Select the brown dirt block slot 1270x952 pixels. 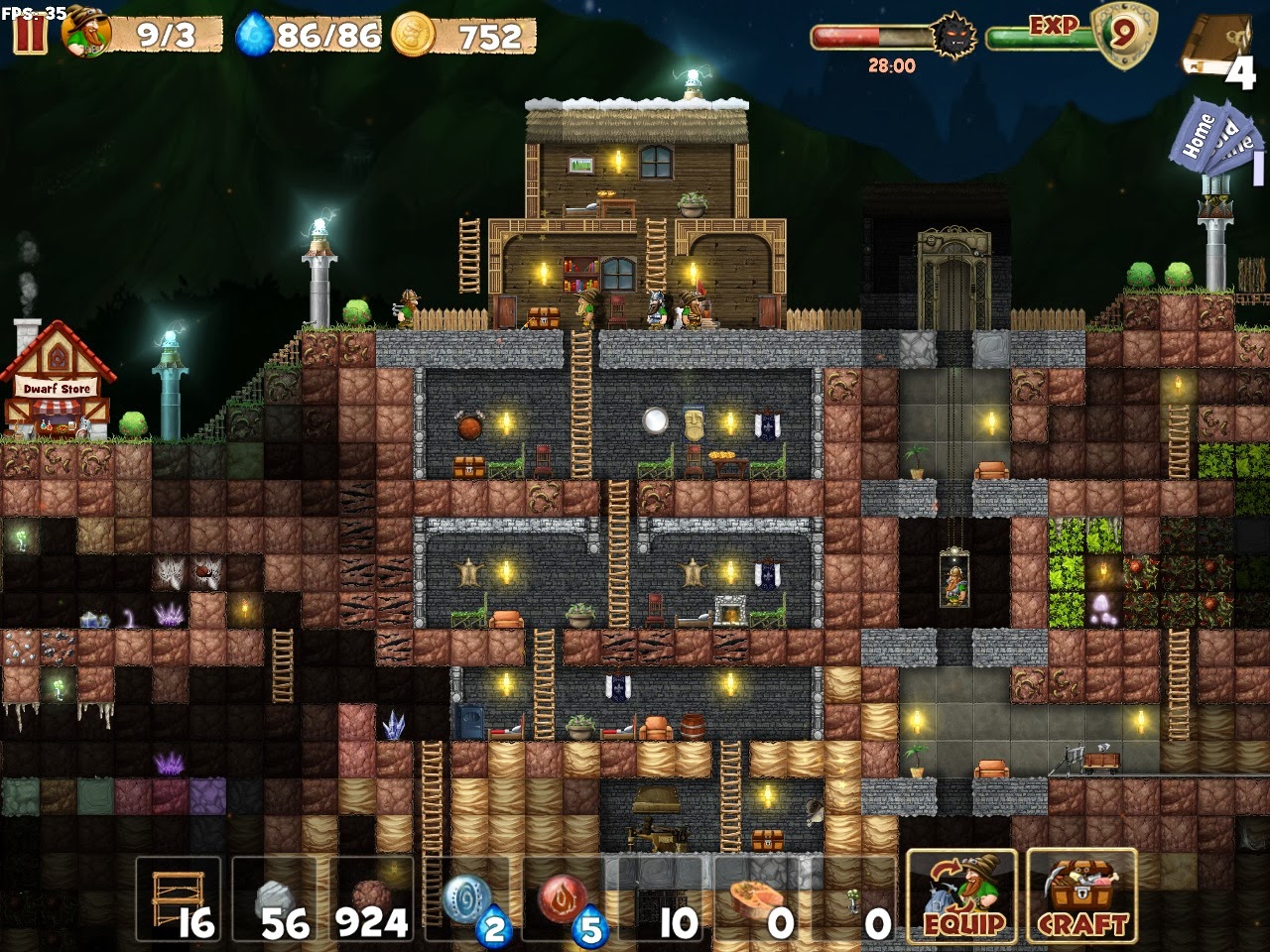pyautogui.click(x=371, y=898)
